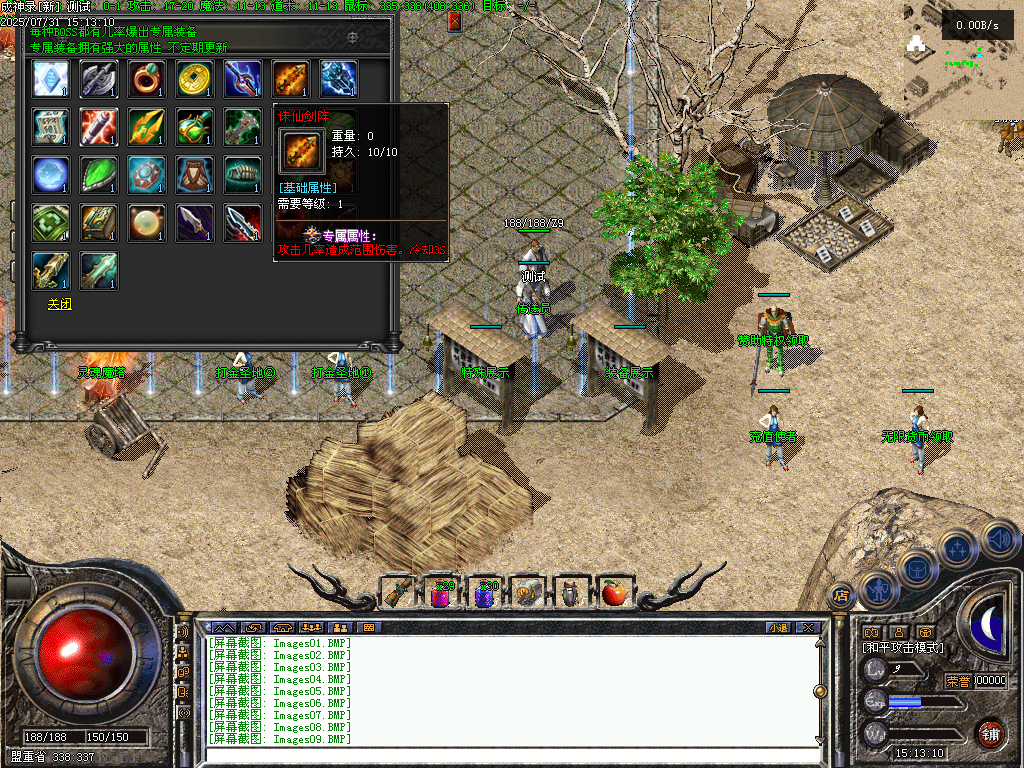The width and height of the screenshot is (1024, 768).
Task: Toggle the speaker sound button
Action: click(1000, 540)
